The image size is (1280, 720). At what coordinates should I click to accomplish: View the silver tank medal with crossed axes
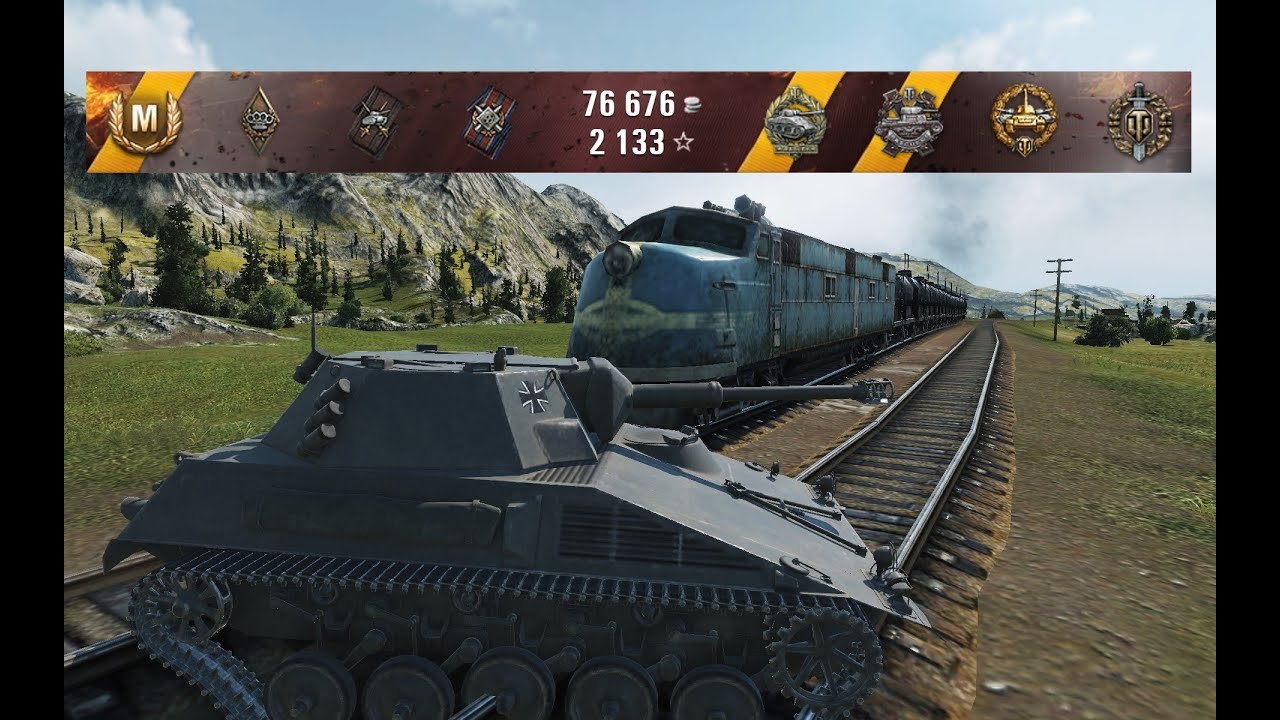[x=908, y=122]
